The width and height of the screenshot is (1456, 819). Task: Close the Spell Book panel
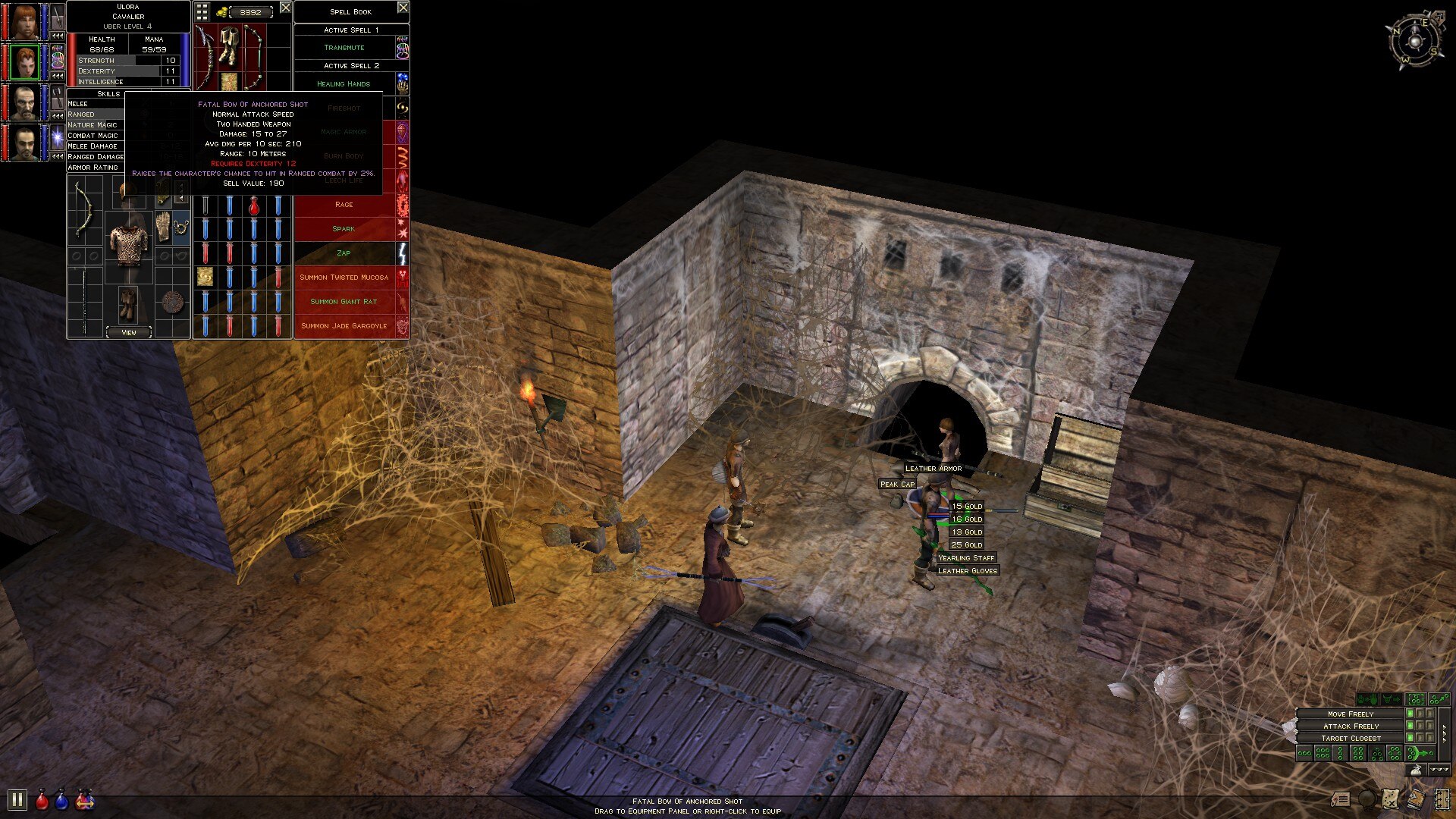point(403,8)
